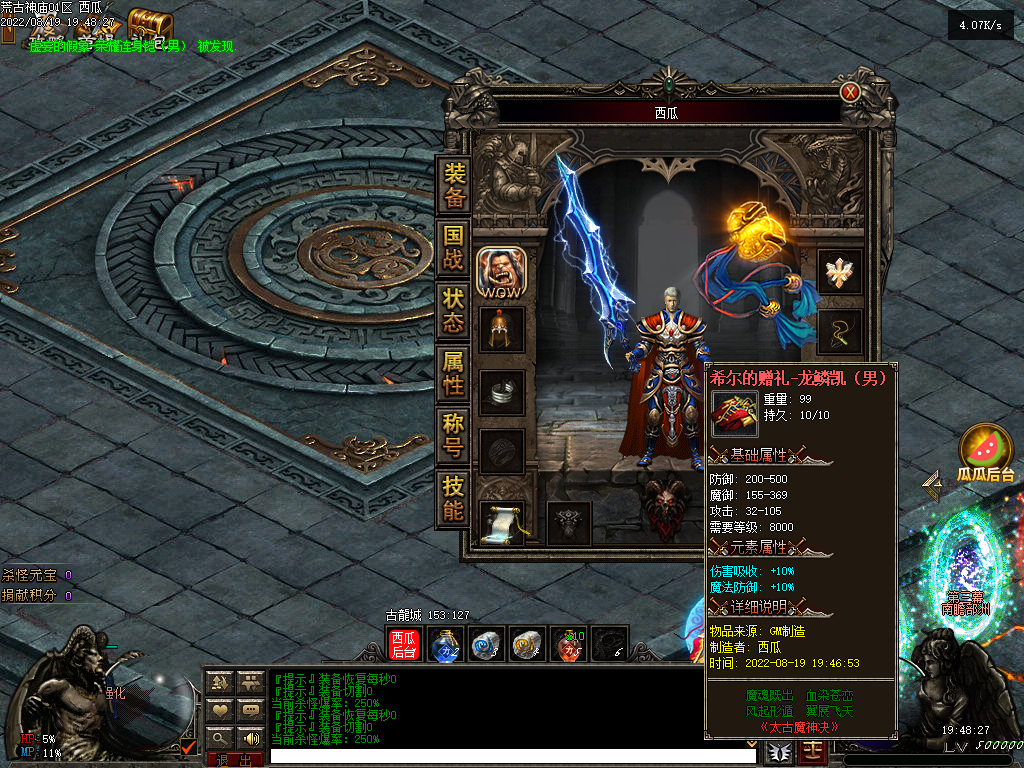Use the blue potion hotbar slot
Viewport: 1024px width, 768px height.
(445, 645)
